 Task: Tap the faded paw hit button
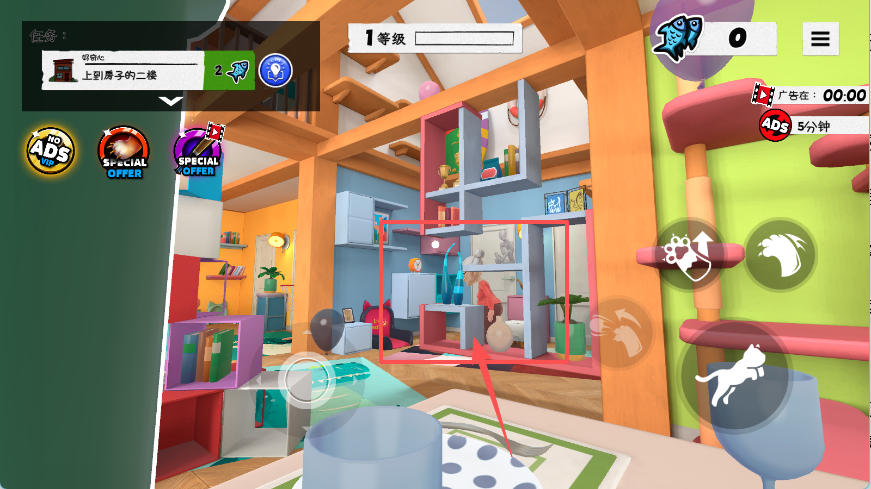619,330
